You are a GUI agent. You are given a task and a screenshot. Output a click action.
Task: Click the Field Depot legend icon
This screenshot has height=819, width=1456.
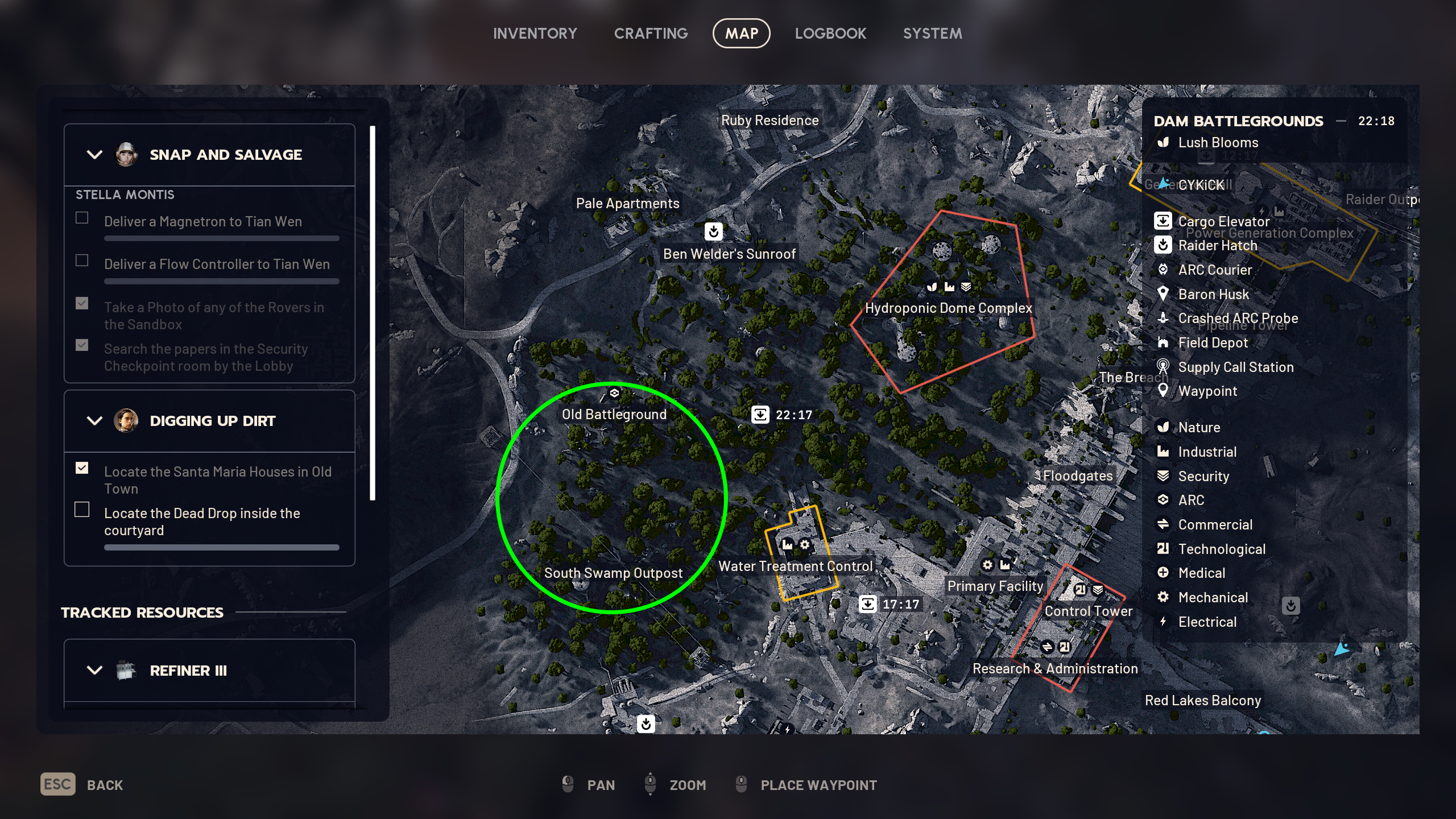(1164, 342)
